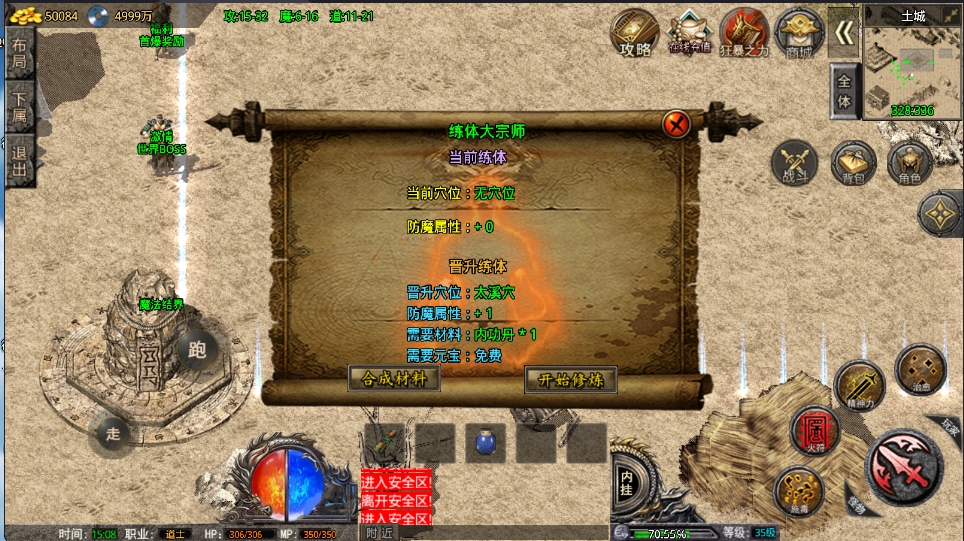Switch to 跑 run mode

pos(197,349)
